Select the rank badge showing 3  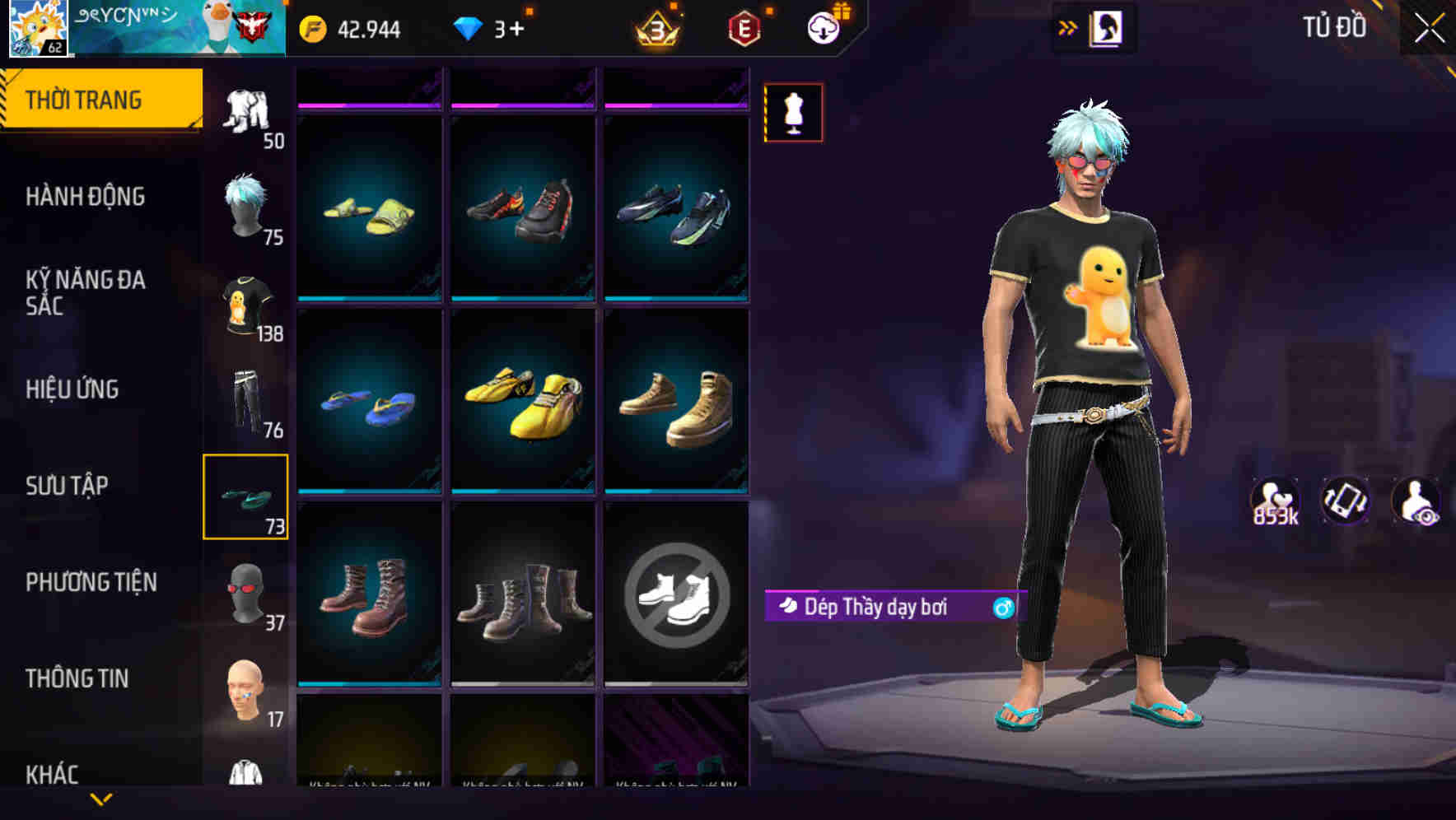[x=658, y=30]
